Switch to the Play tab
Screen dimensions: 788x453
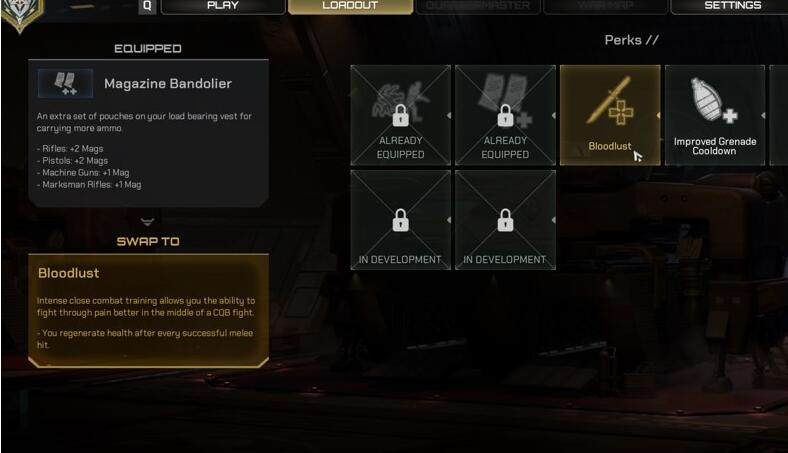pos(222,6)
